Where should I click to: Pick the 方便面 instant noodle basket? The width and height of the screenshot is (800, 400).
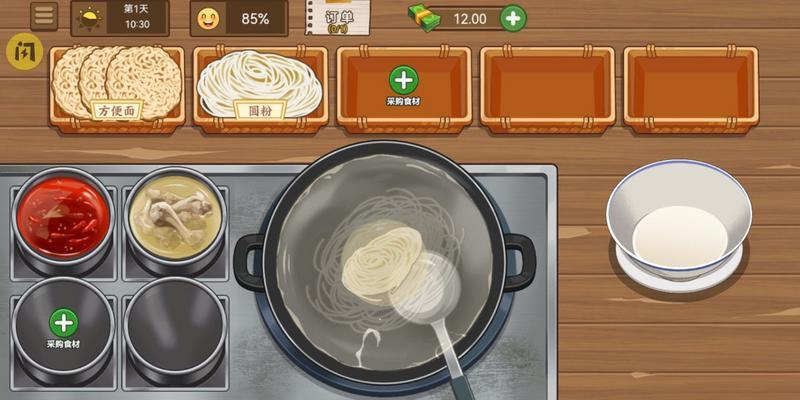coord(117,86)
